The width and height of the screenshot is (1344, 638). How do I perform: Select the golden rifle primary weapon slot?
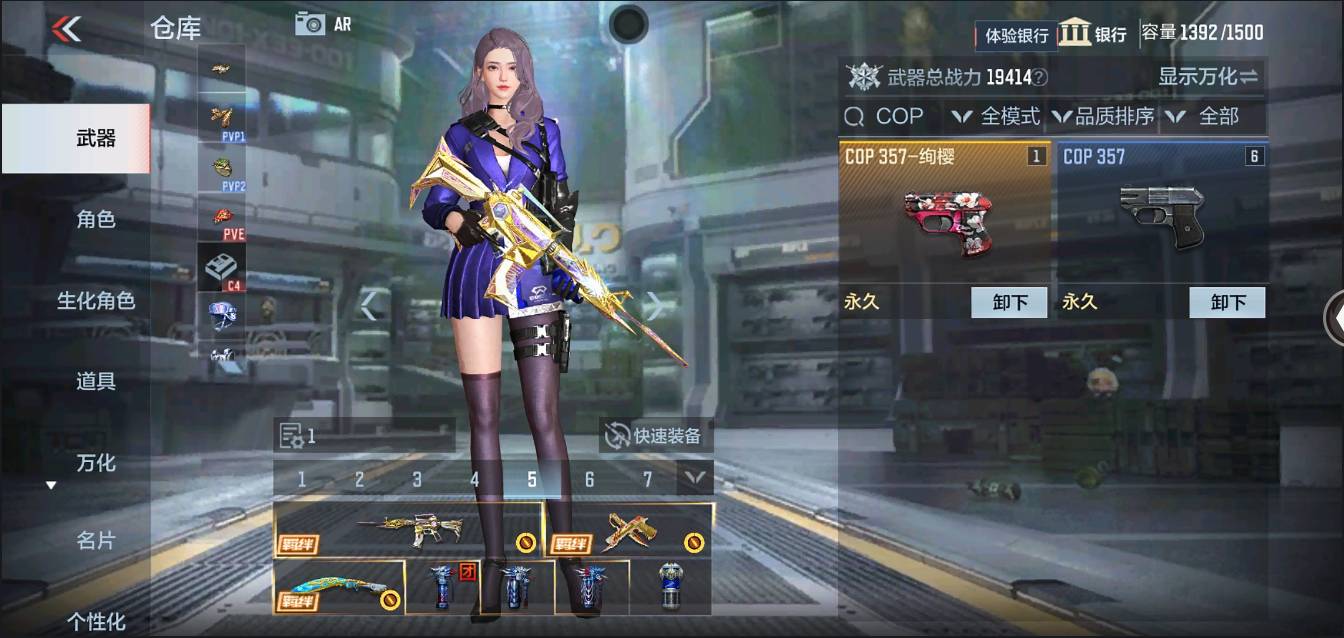tap(408, 530)
